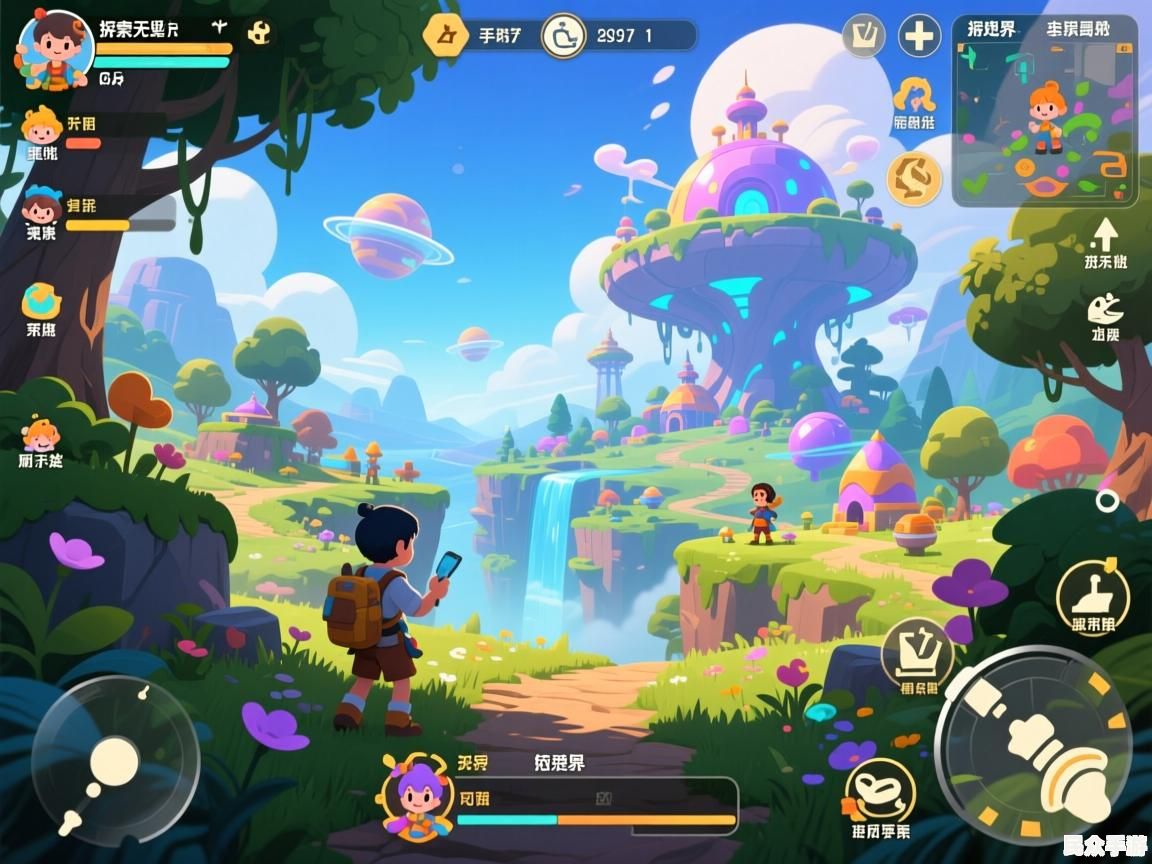The width and height of the screenshot is (1152, 864).
Task: Click the virtual movement joystick
Action: (x=115, y=762)
